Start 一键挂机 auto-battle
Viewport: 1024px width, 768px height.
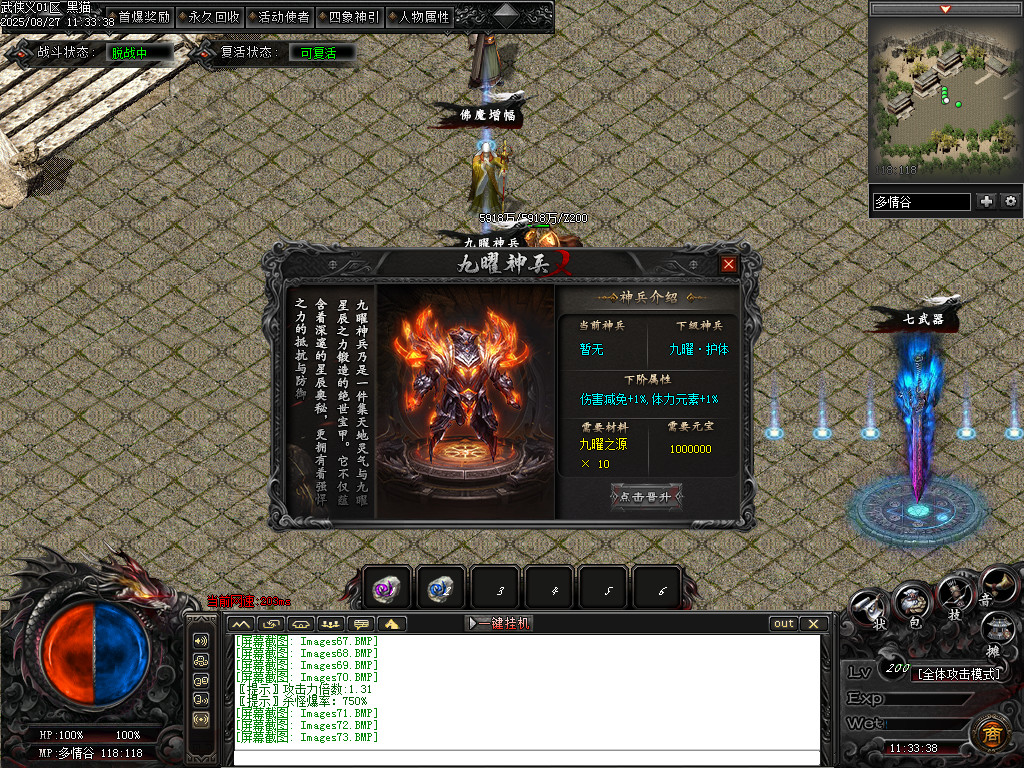click(500, 623)
